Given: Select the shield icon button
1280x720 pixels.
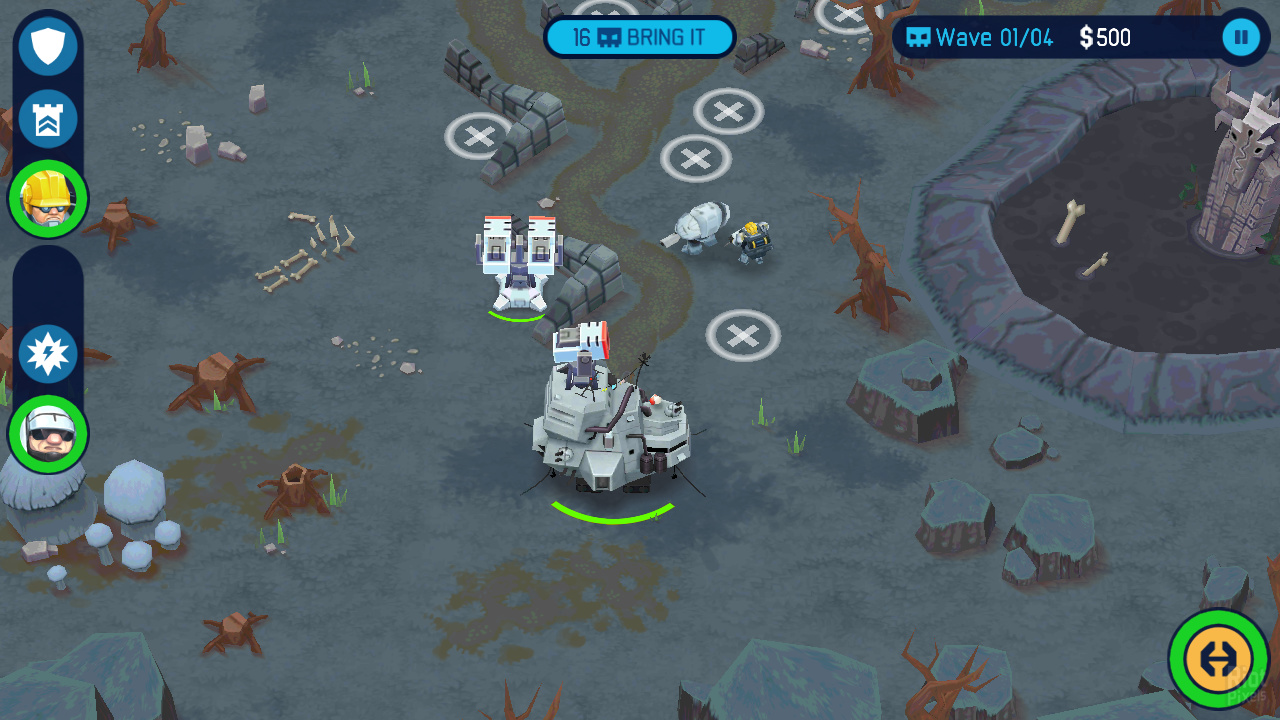Looking at the screenshot, I should (48, 46).
